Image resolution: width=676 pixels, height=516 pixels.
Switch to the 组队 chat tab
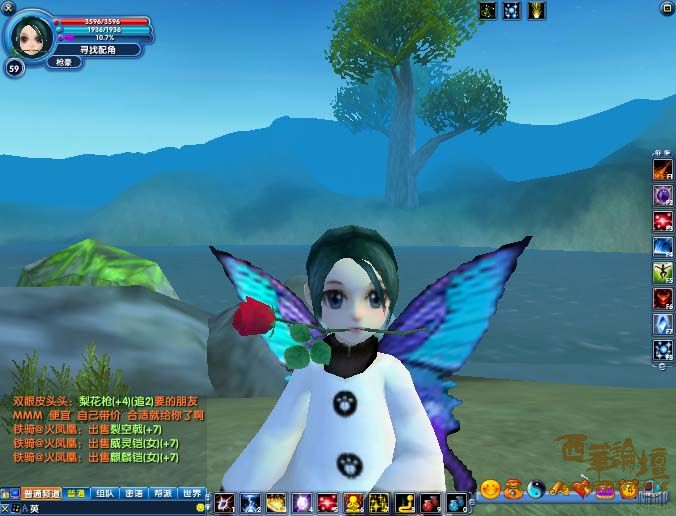coord(104,493)
